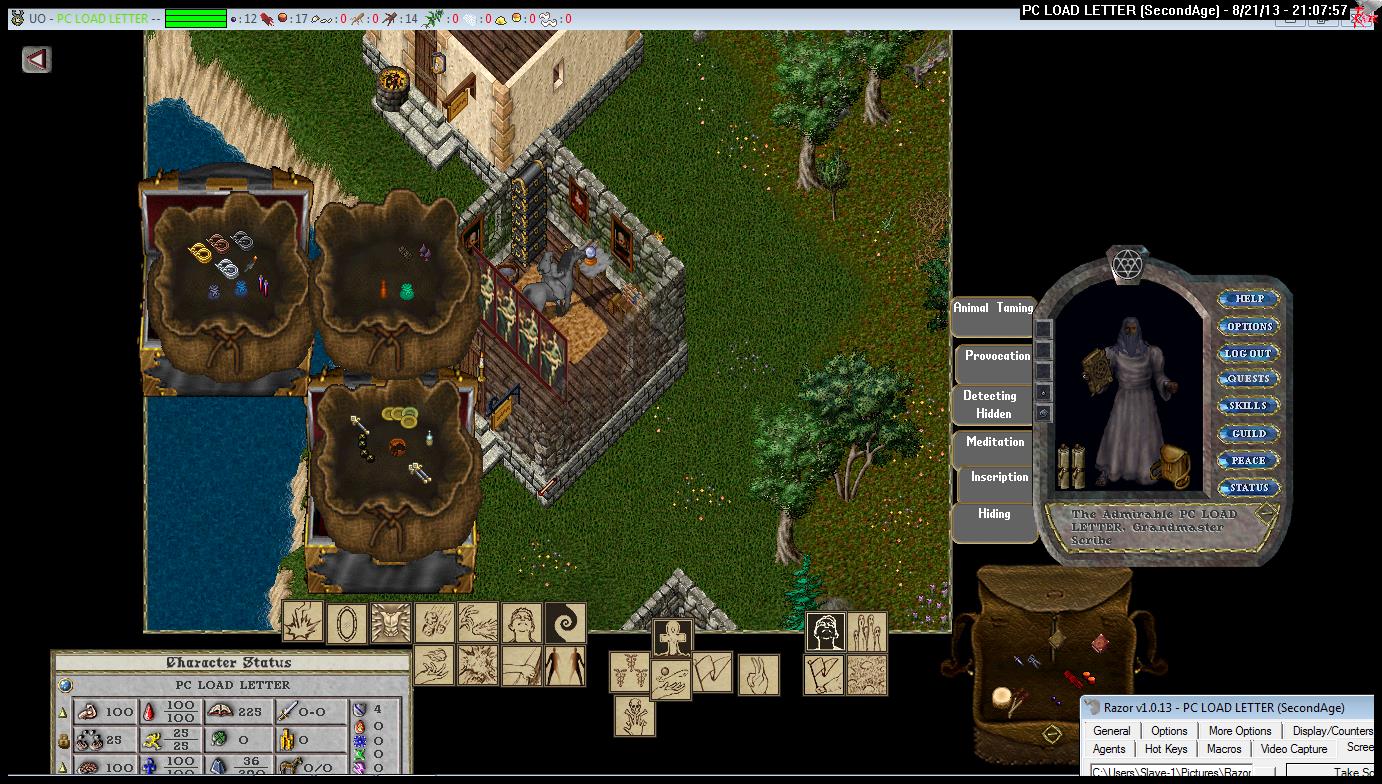The width and height of the screenshot is (1382, 784).
Task: Open Razor's Macros tab
Action: [1224, 749]
